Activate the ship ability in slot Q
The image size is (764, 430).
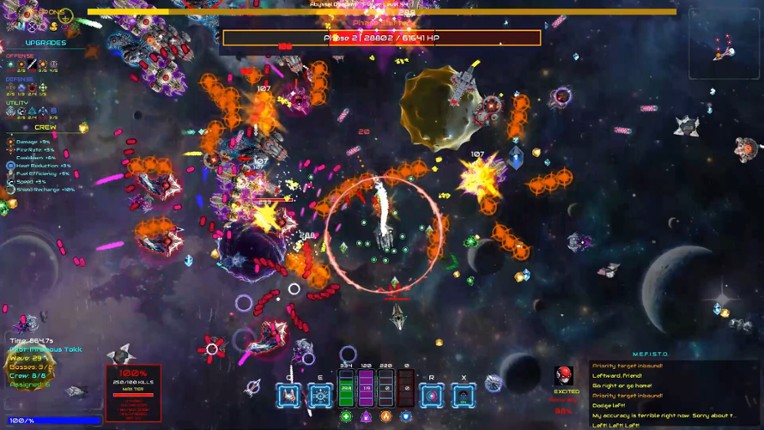coord(290,395)
